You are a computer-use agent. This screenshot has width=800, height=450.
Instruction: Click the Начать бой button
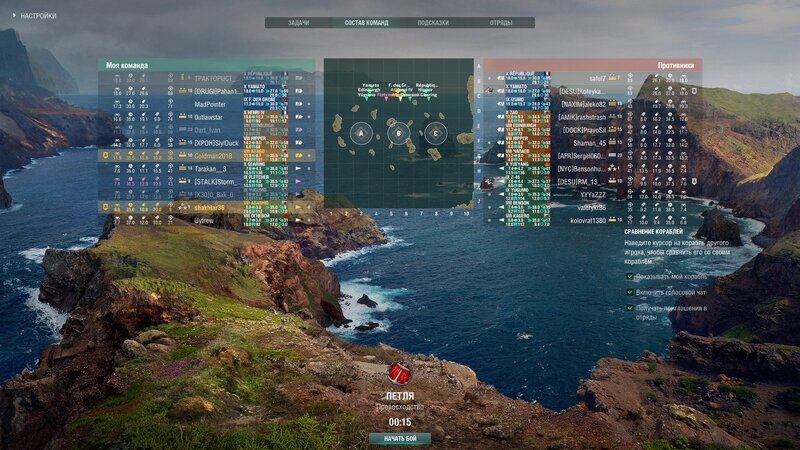coord(400,438)
